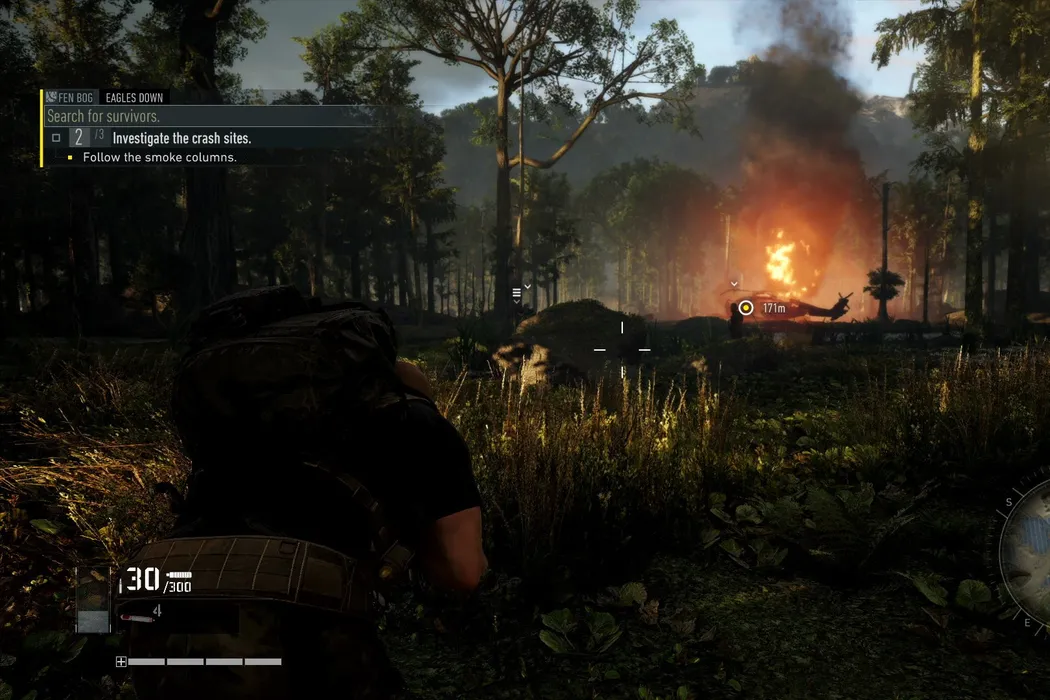Click the Fen Bog region label
1050x700 pixels.
click(73, 98)
